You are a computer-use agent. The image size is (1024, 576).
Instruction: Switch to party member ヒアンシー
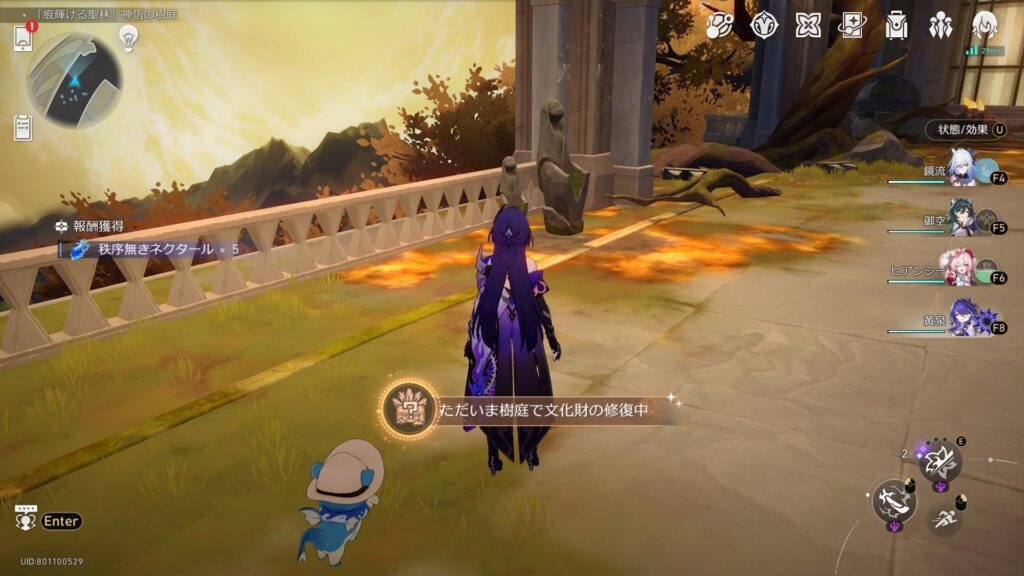964,272
